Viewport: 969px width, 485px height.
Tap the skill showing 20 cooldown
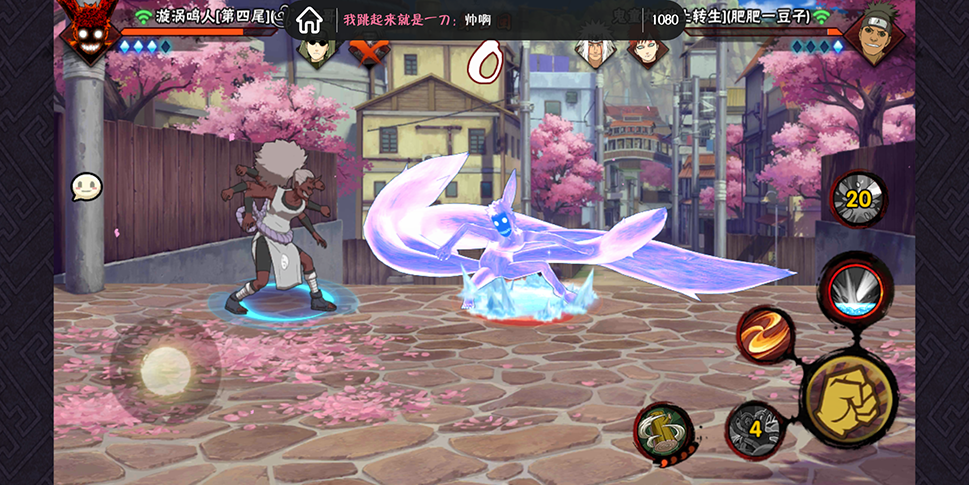pyautogui.click(x=858, y=199)
